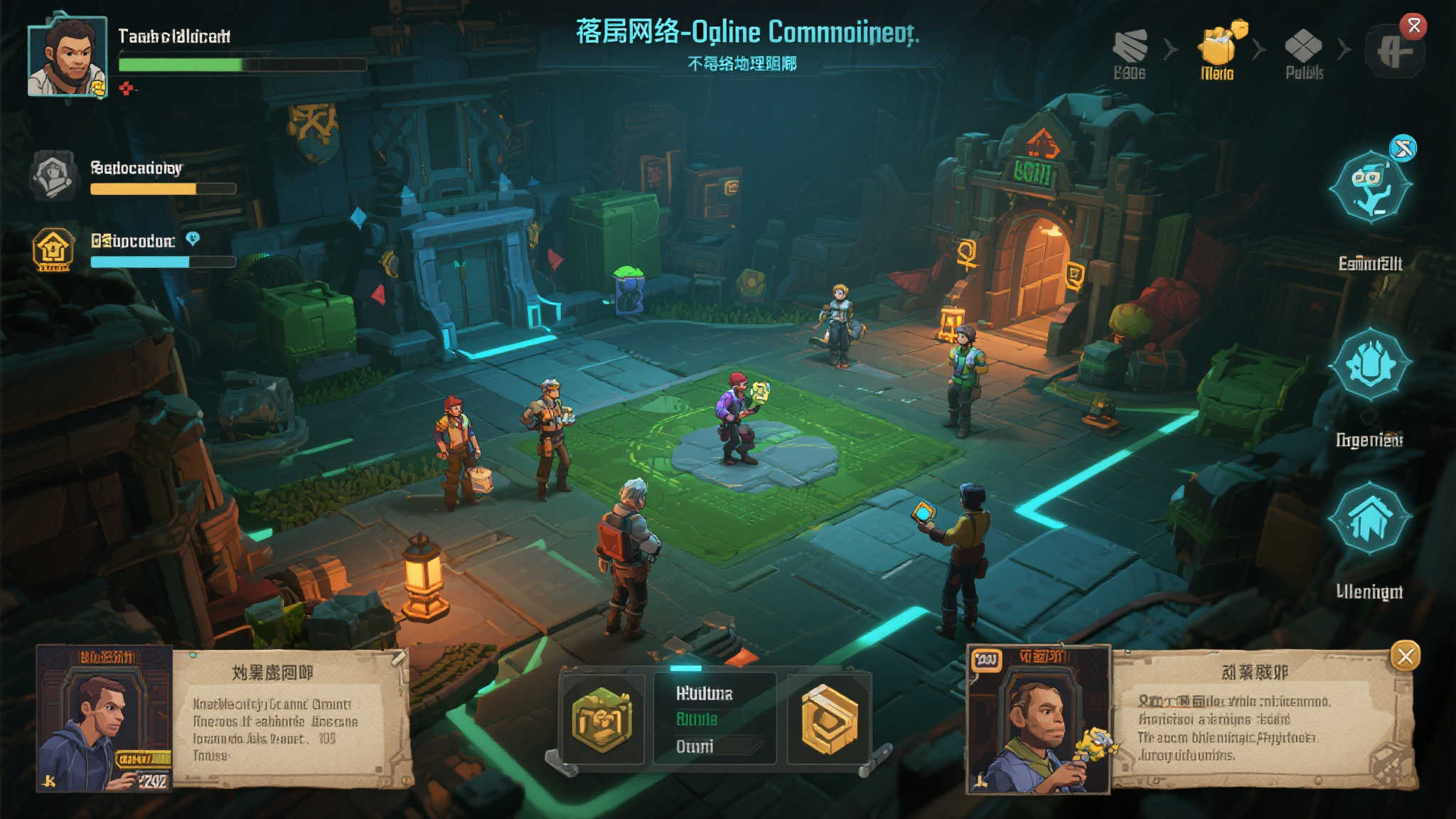Close the right dialogue parchment card
This screenshot has height=819, width=1456.
pyautogui.click(x=1405, y=656)
